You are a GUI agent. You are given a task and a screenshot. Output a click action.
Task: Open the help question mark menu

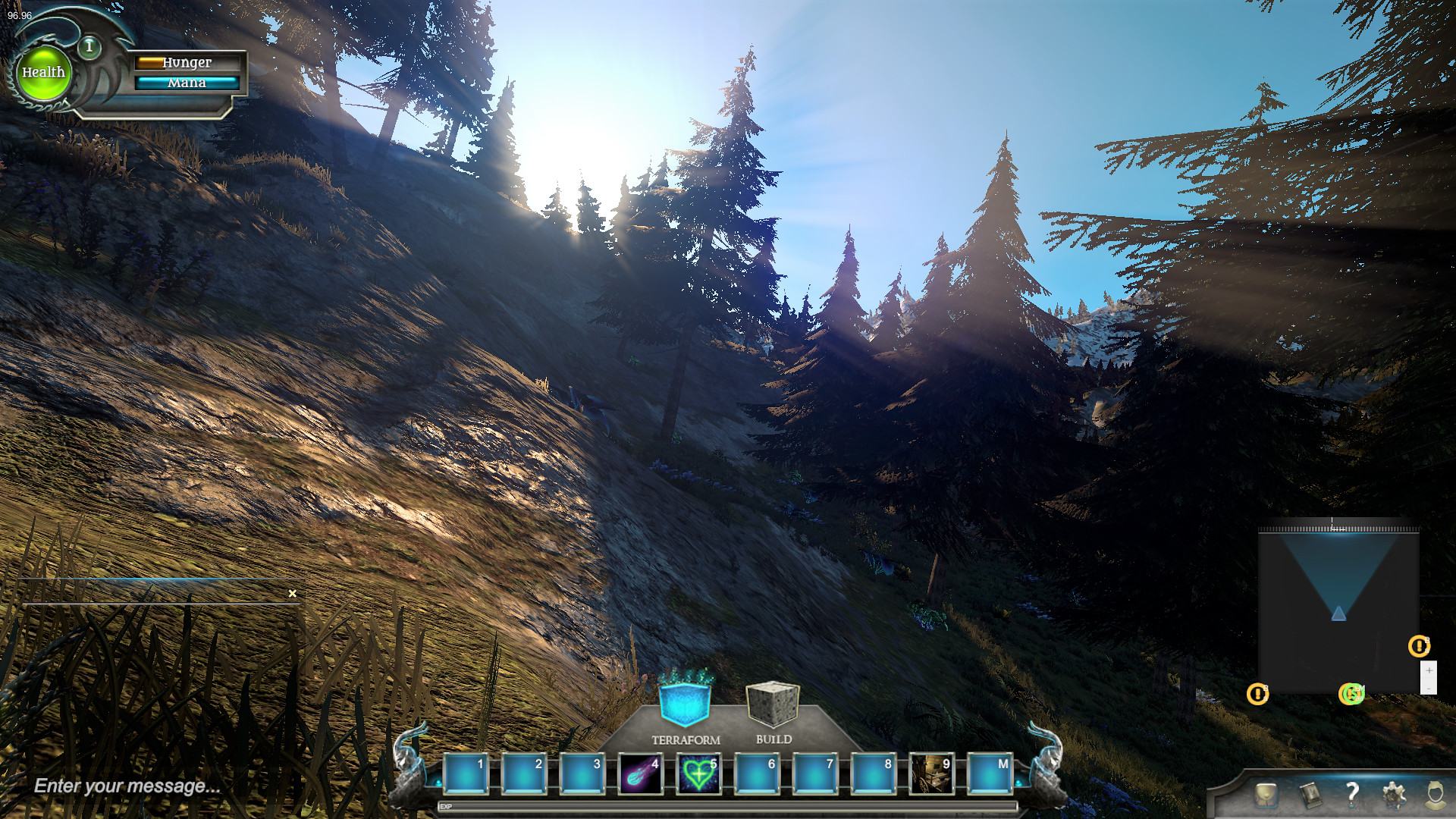pos(1351,794)
